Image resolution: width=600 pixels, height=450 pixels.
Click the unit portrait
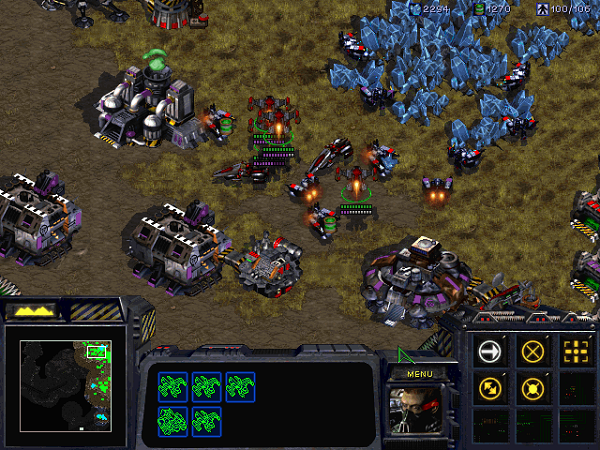coord(417,410)
